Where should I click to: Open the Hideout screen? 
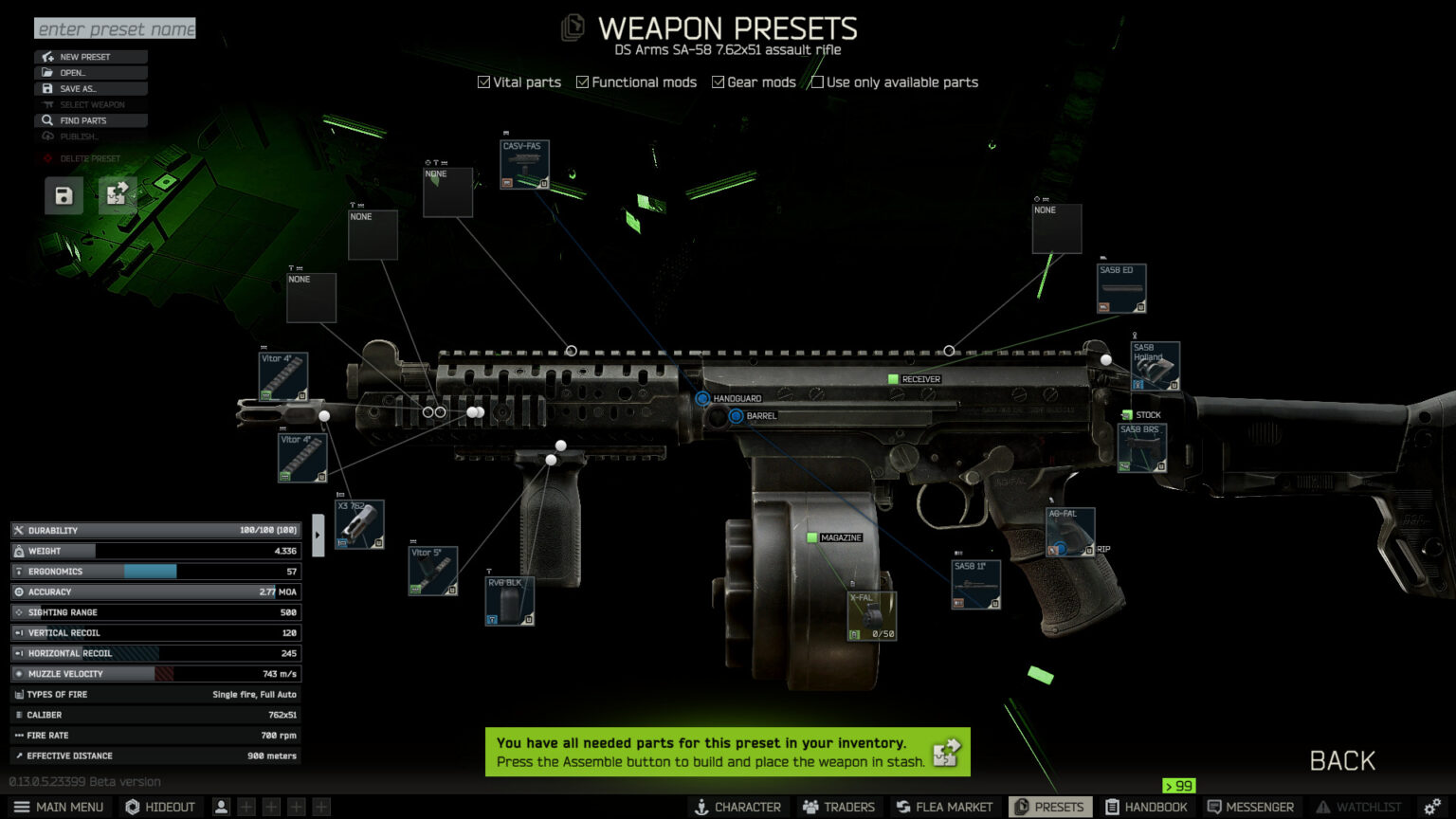(160, 807)
